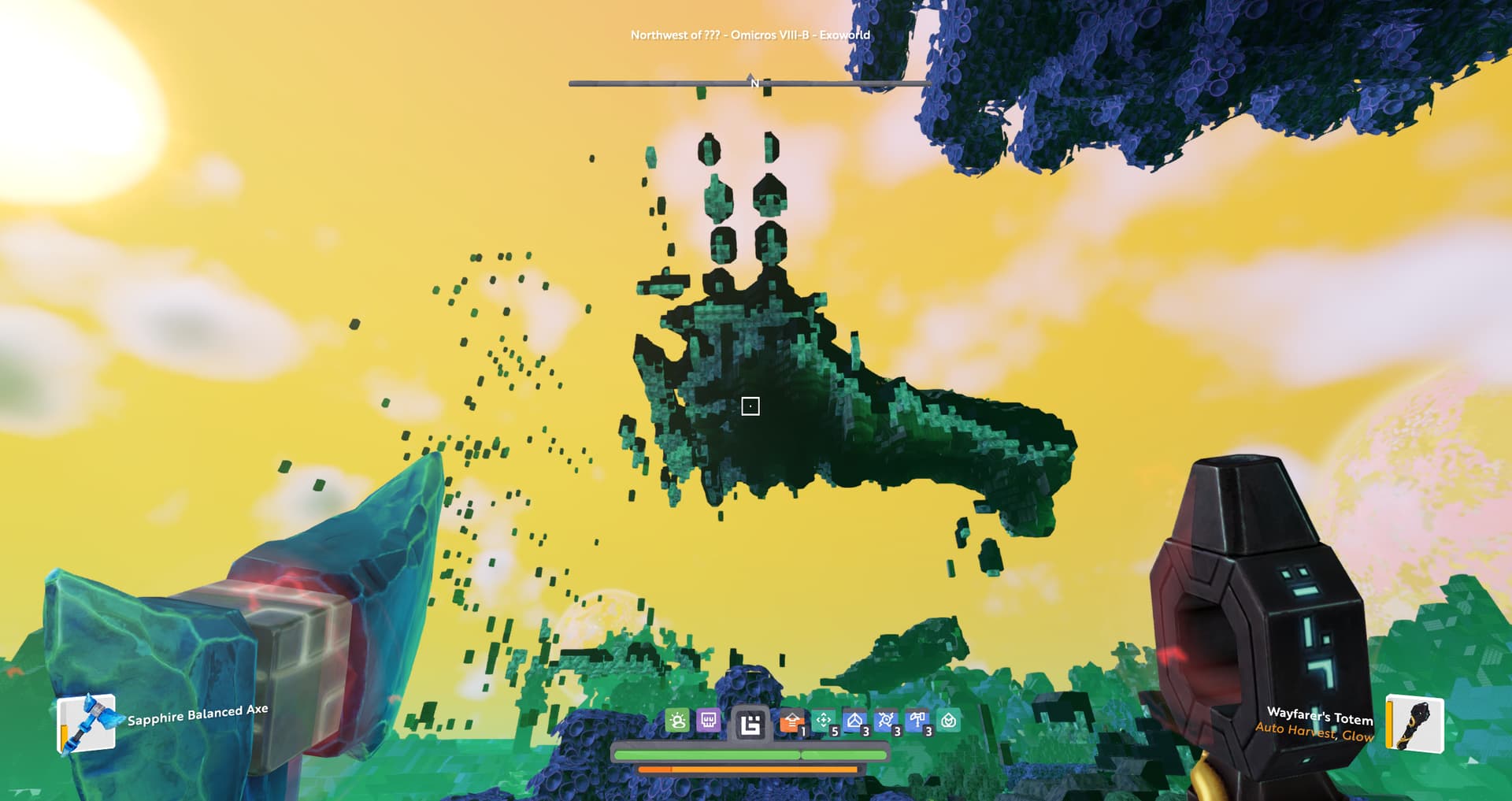Select the Sapphire Balanced Axe slot

coord(87,722)
